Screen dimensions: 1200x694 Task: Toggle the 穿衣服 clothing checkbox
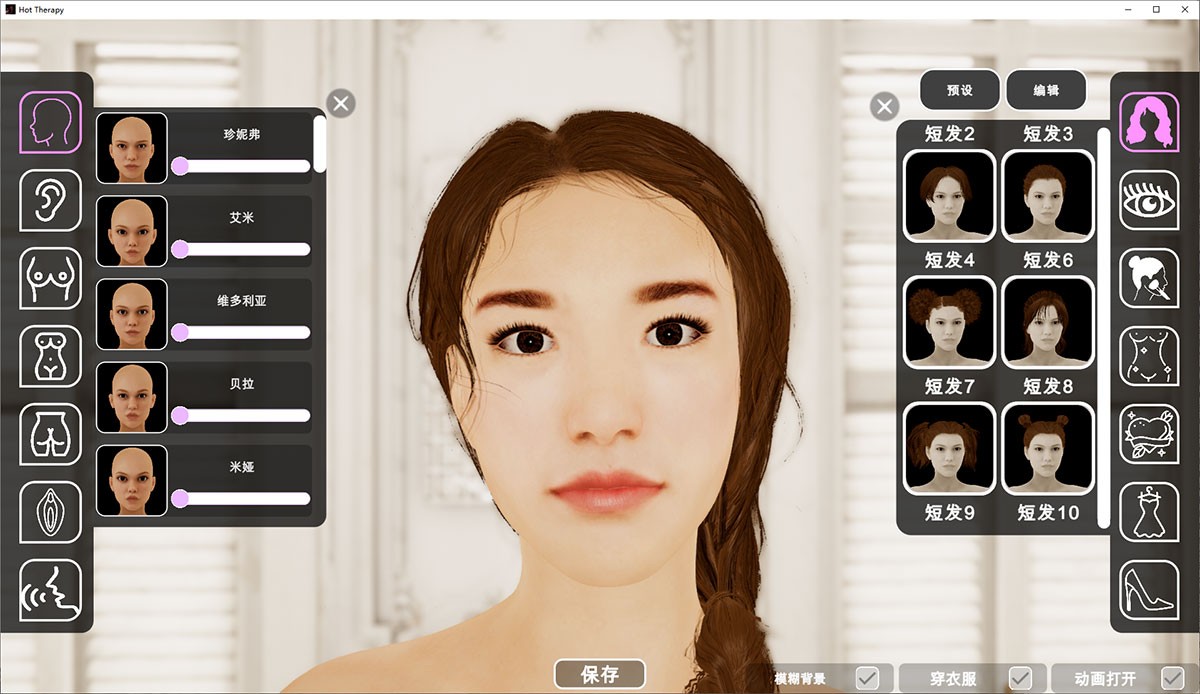1020,678
